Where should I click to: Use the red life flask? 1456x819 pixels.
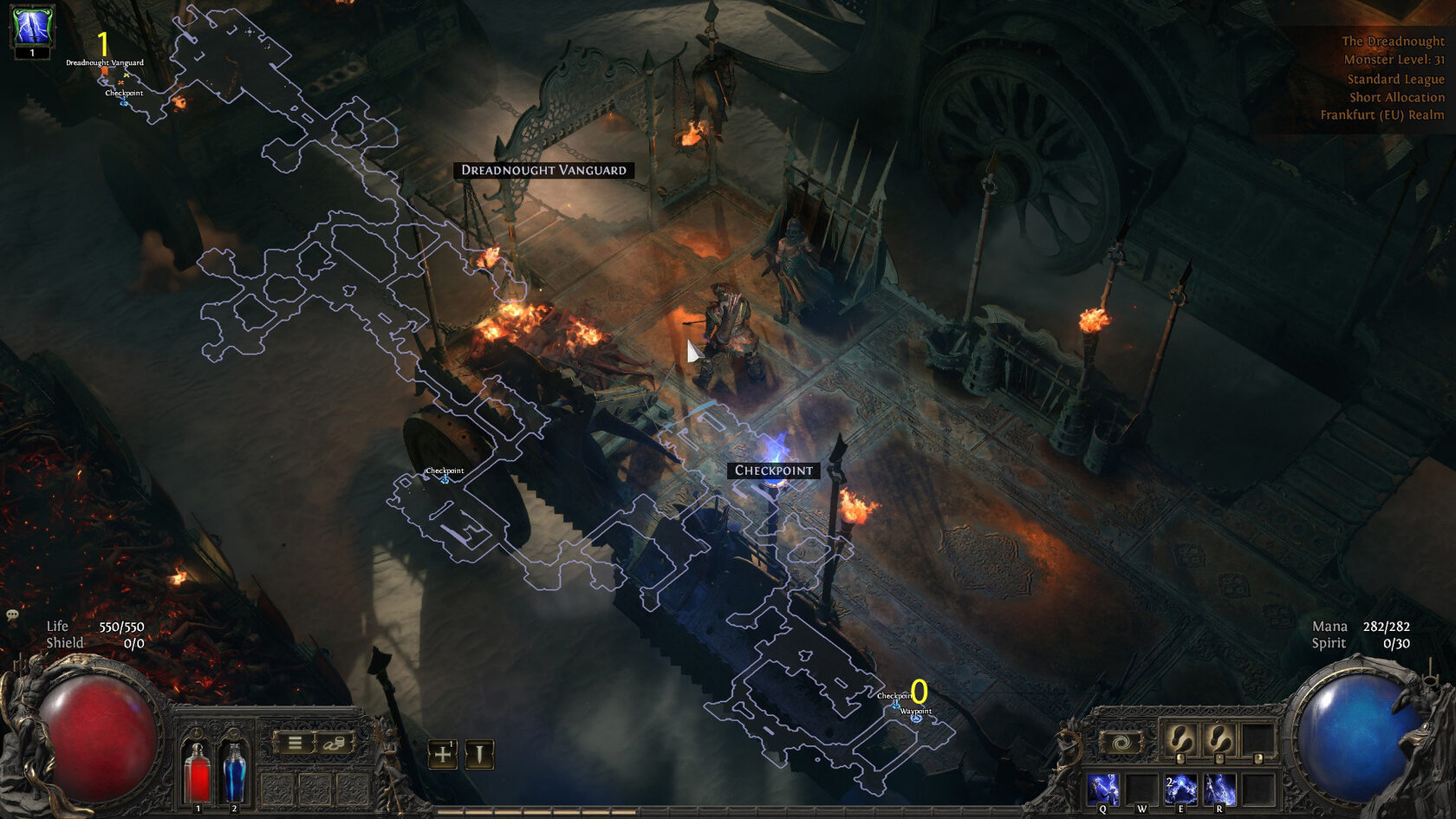coord(198,770)
